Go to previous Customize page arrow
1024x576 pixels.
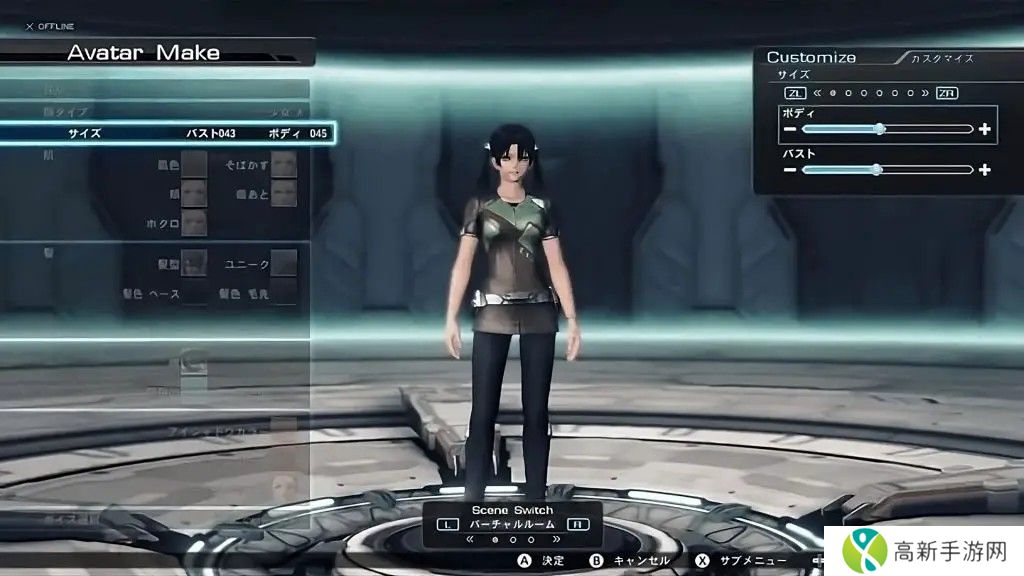(818, 93)
